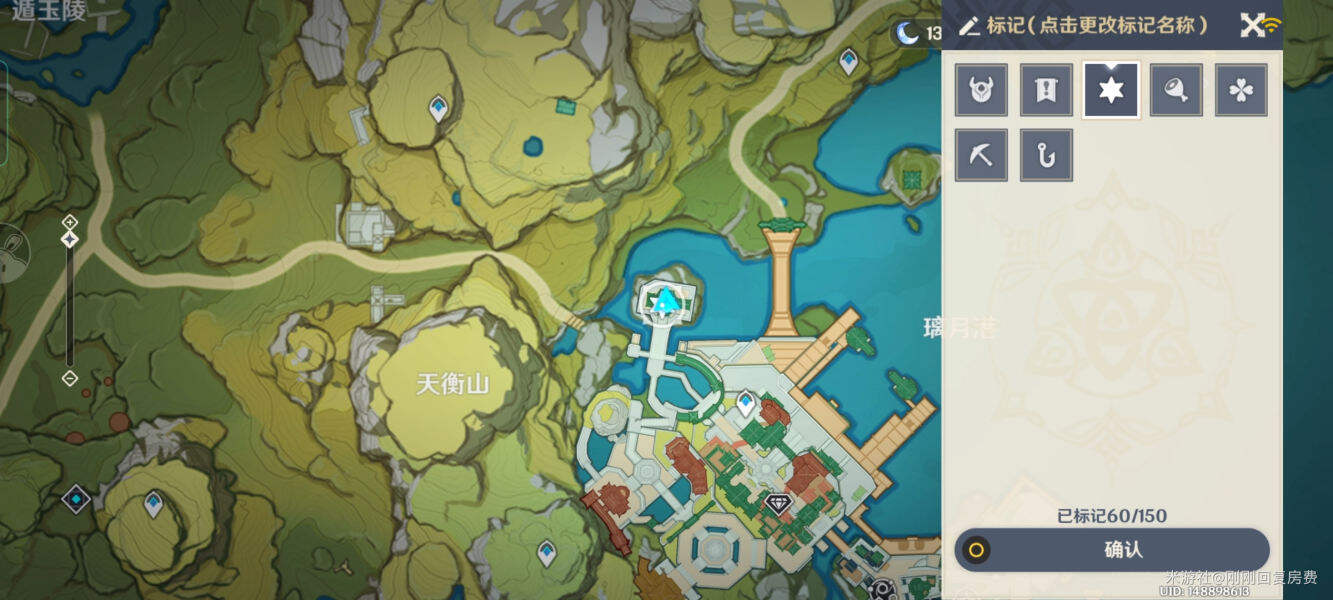Open the diamond-shaped domain marker on the map

pos(76,498)
